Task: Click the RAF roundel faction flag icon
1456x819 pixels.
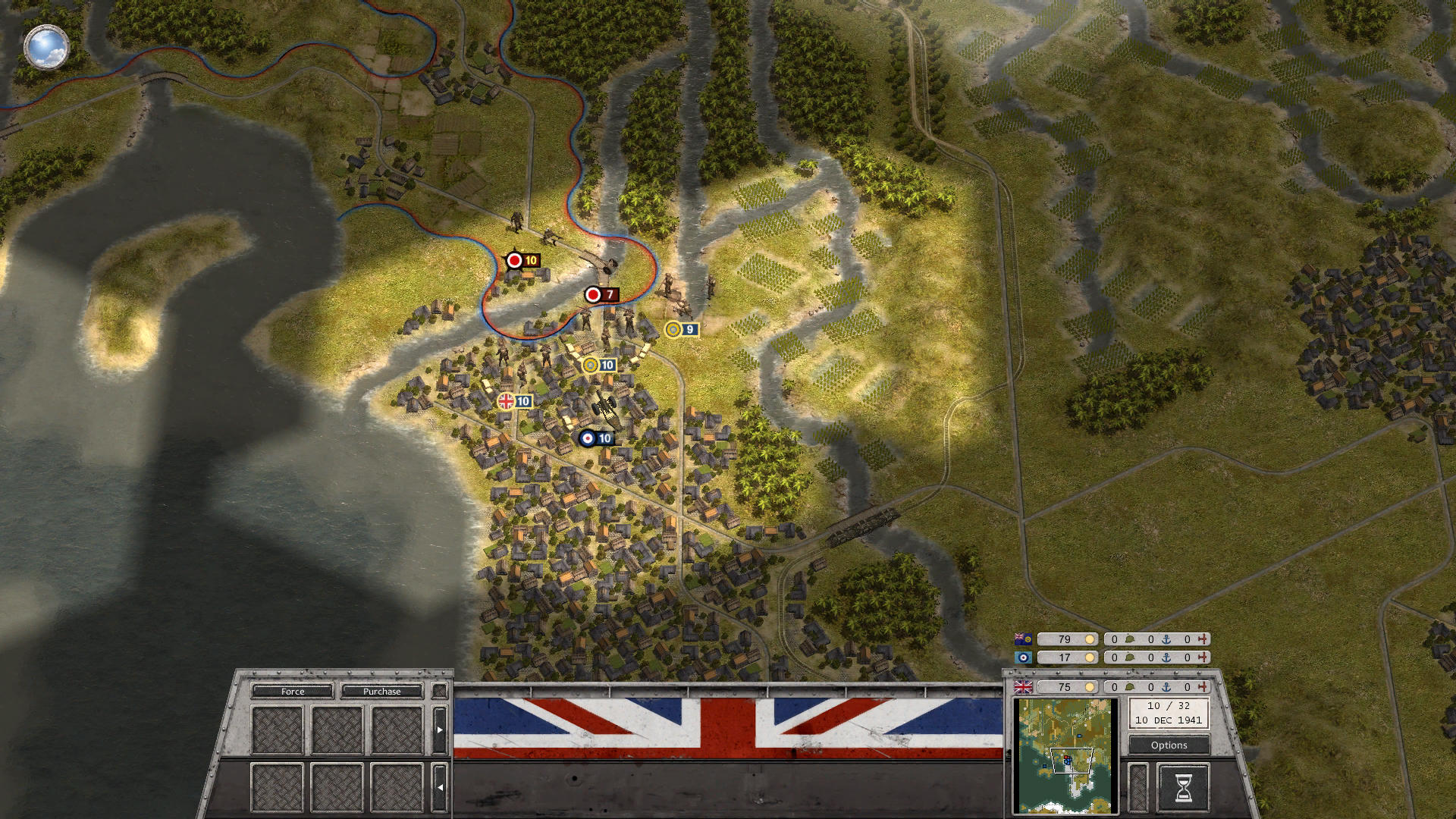Action: (1025, 657)
